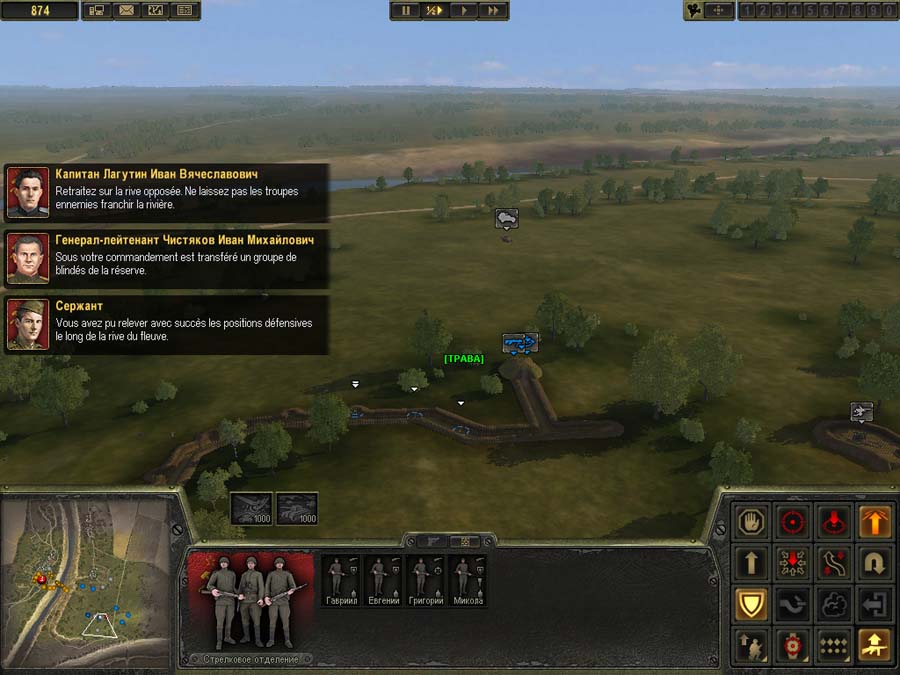Screen dimensions: 900x675
Task: Set fastest game speed with double arrows
Action: (493, 11)
